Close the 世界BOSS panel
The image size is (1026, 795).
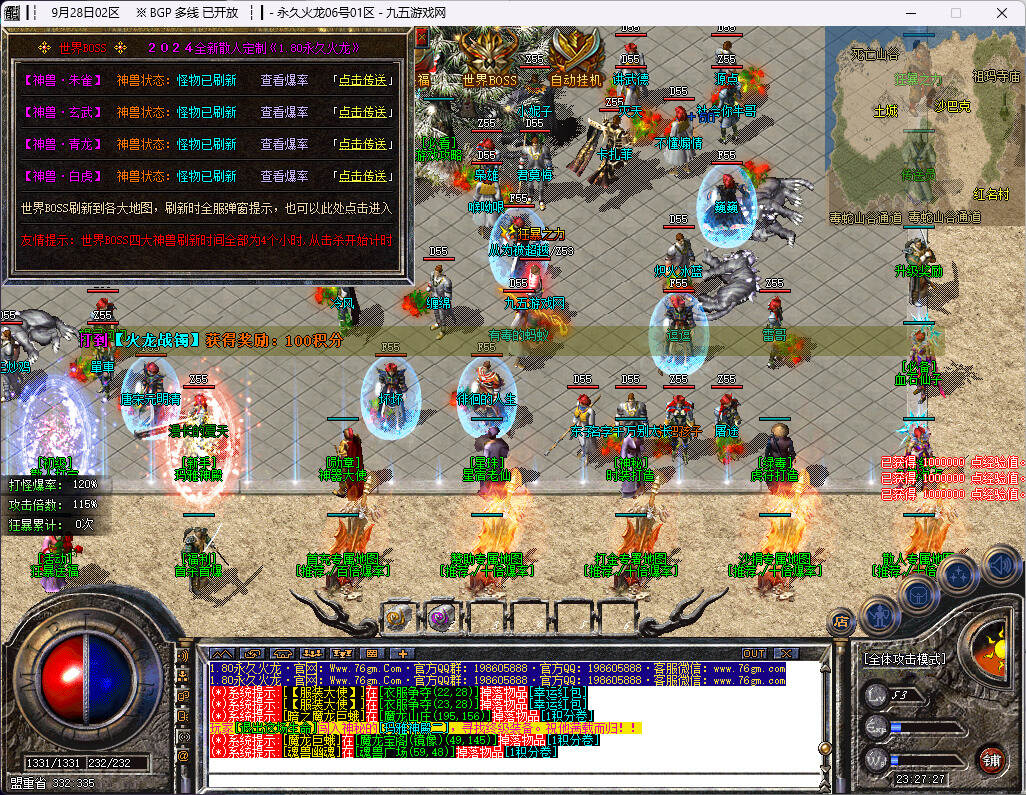pyautogui.click(x=421, y=37)
